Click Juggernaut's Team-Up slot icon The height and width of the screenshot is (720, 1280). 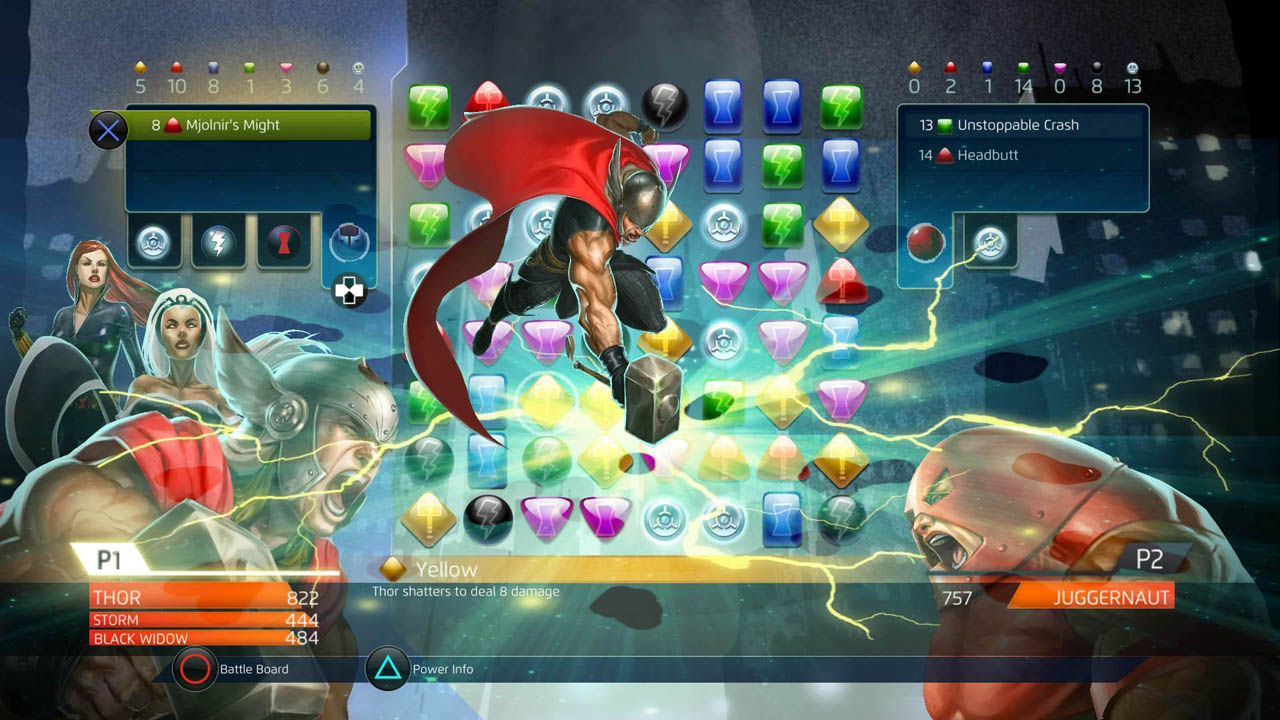(x=990, y=240)
